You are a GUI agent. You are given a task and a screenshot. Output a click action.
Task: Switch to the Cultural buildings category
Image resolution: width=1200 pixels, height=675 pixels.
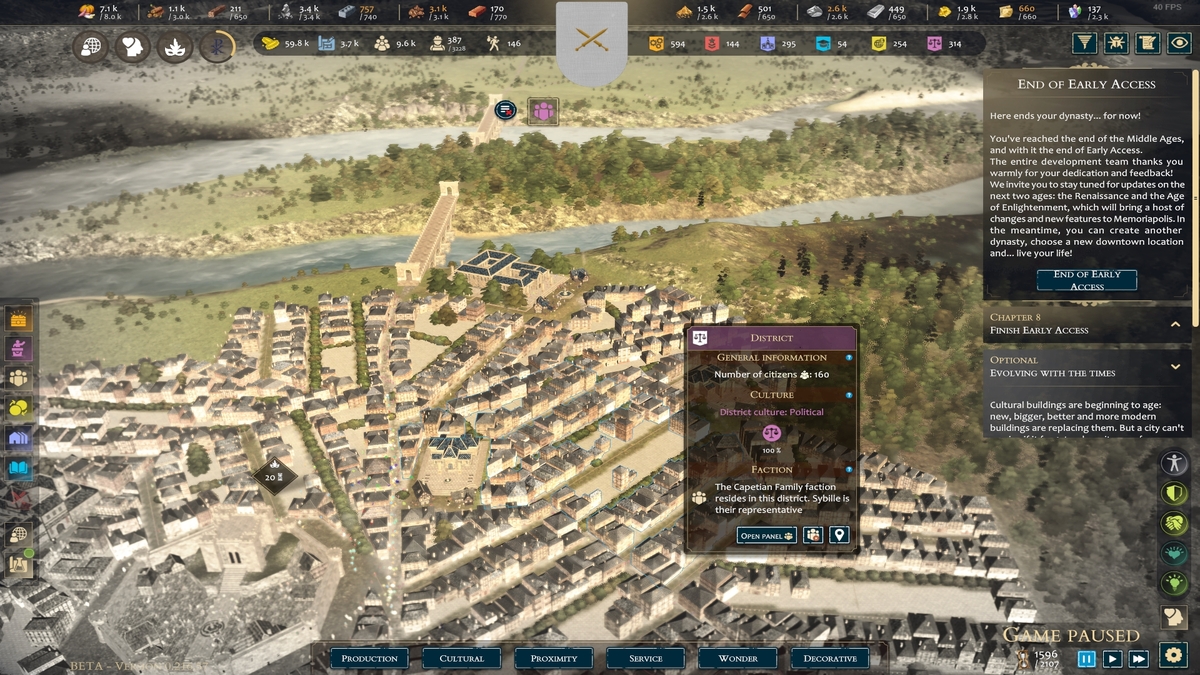tap(462, 658)
